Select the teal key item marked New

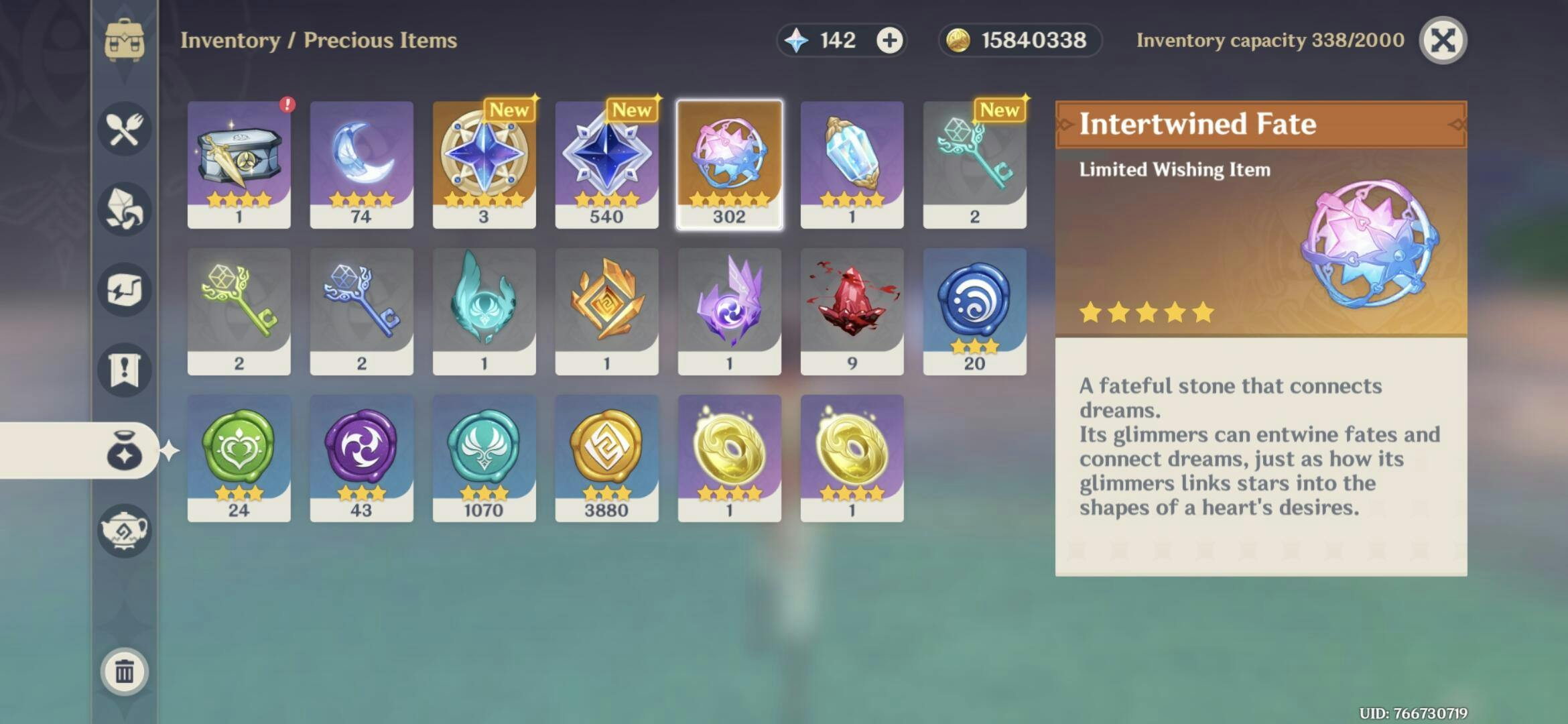[974, 161]
